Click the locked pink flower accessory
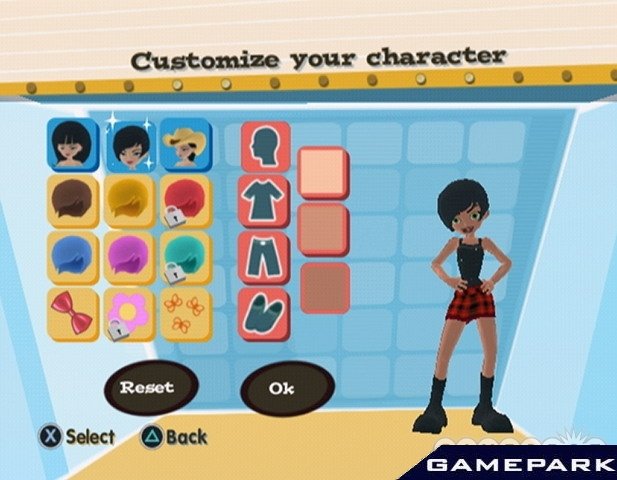The height and width of the screenshot is (480, 617). click(129, 312)
